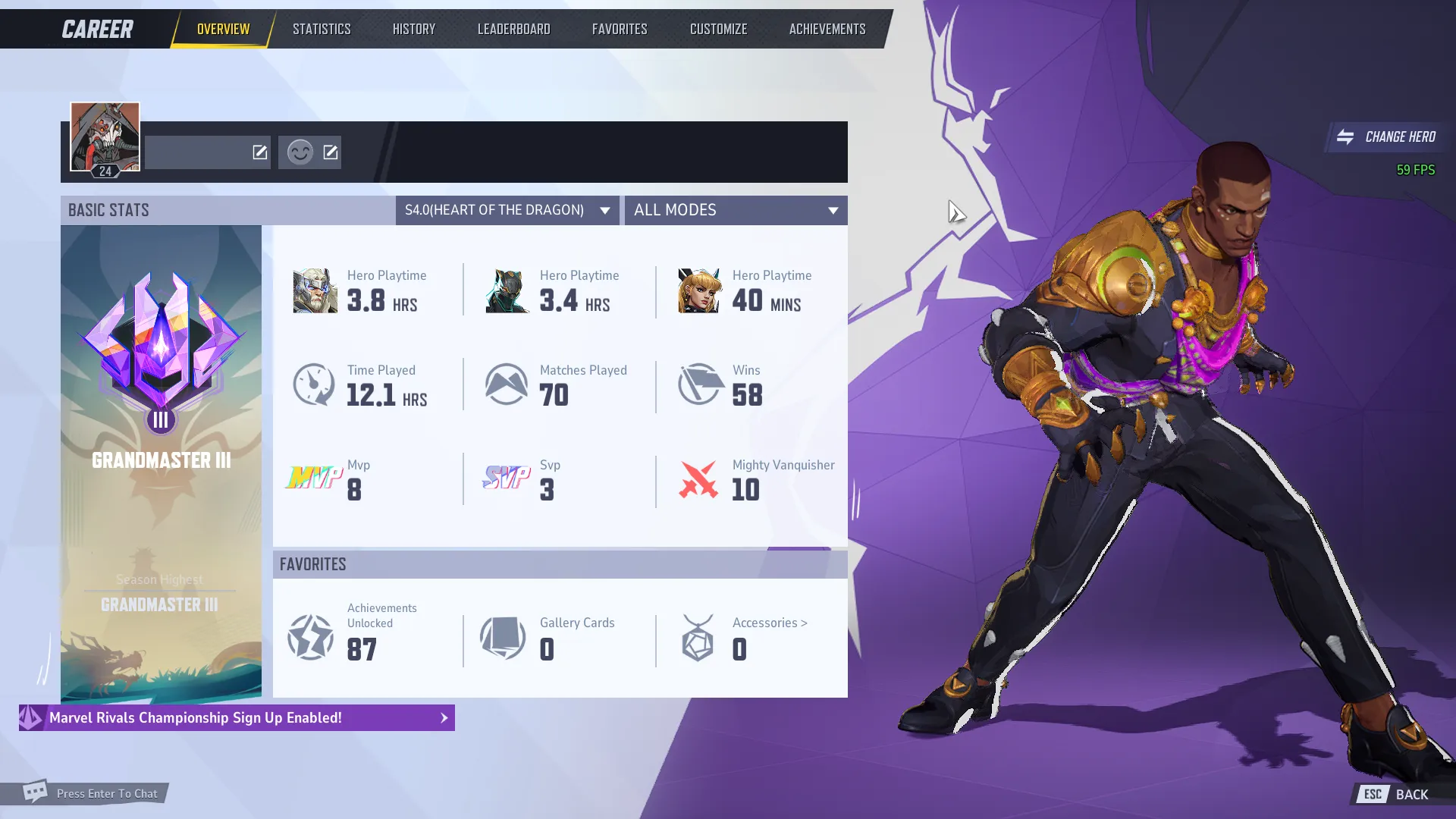The width and height of the screenshot is (1456, 819).
Task: Open the ACHIEVEMENTS tab
Action: point(826,28)
